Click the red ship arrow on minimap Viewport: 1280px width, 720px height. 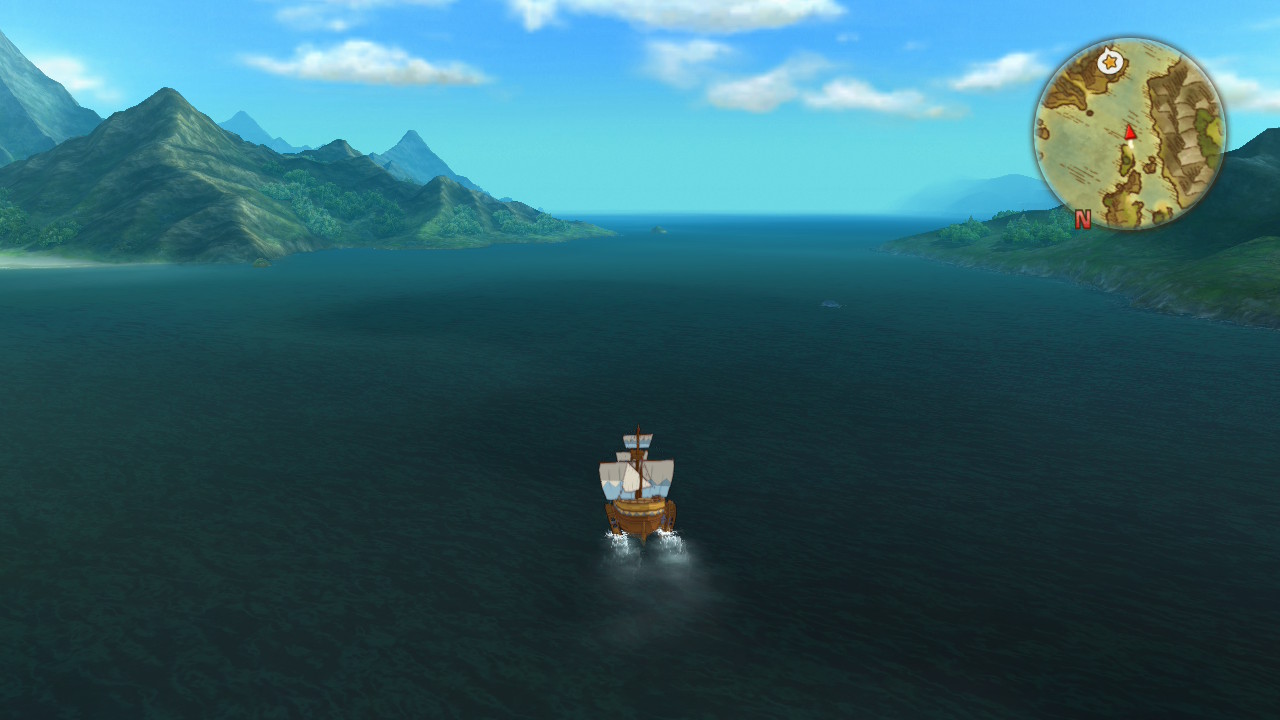(x=1130, y=132)
